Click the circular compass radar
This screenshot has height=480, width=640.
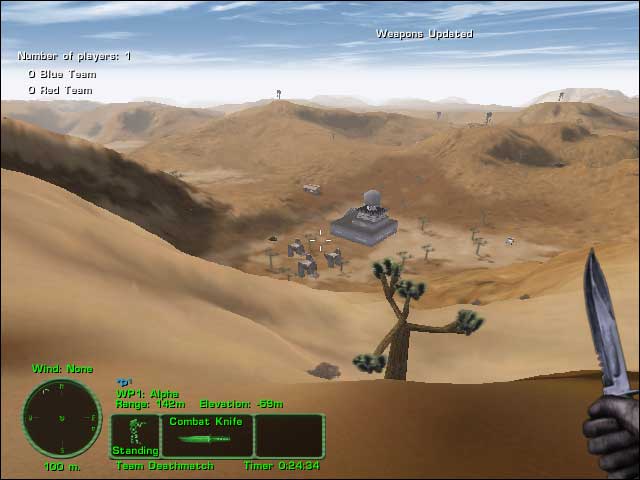pyautogui.click(x=61, y=418)
